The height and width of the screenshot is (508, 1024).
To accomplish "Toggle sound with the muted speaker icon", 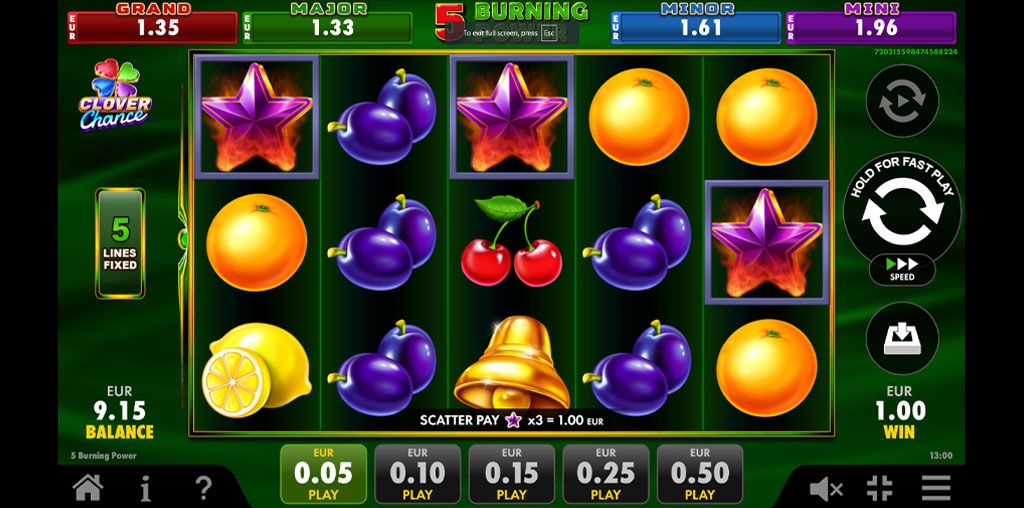I will pos(826,488).
